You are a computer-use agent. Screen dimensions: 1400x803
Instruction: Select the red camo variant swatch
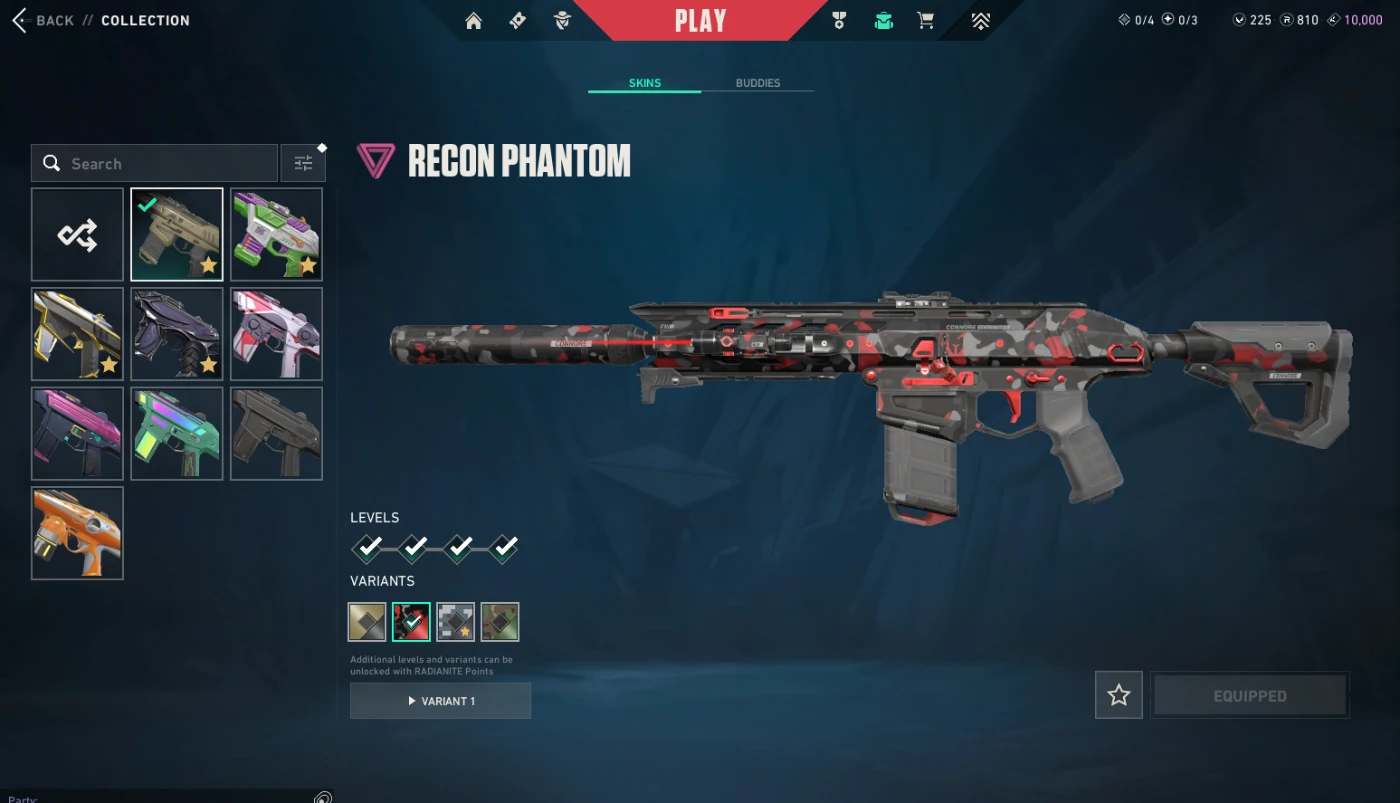tap(411, 622)
